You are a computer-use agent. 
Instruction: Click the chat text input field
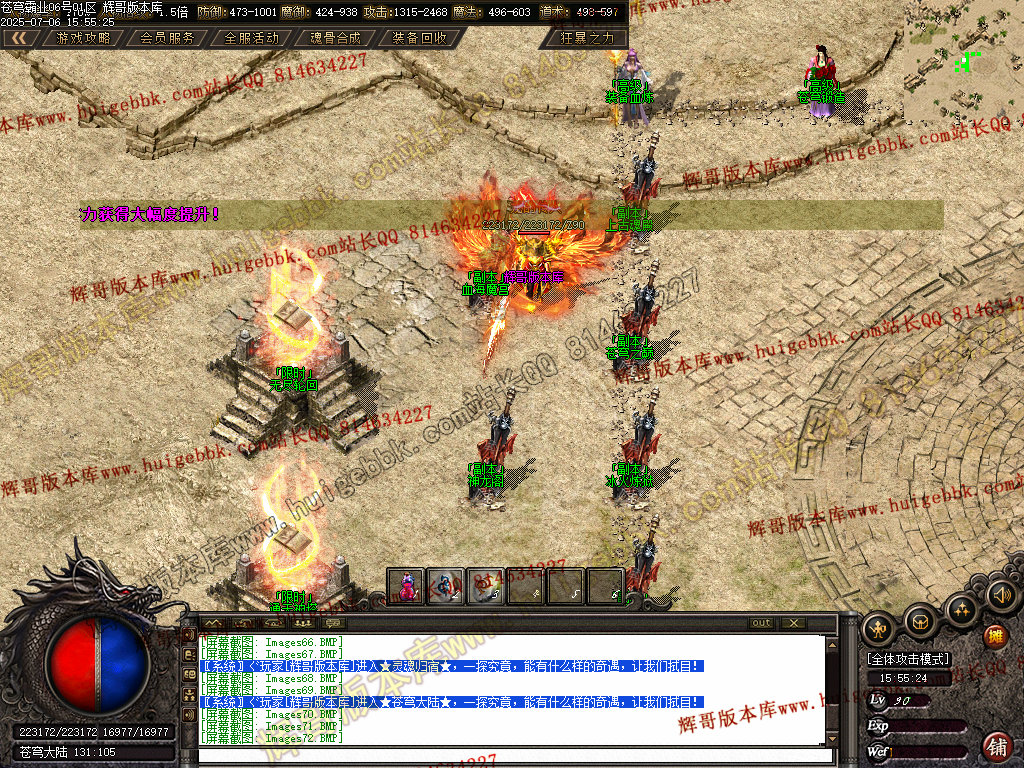tap(510, 755)
